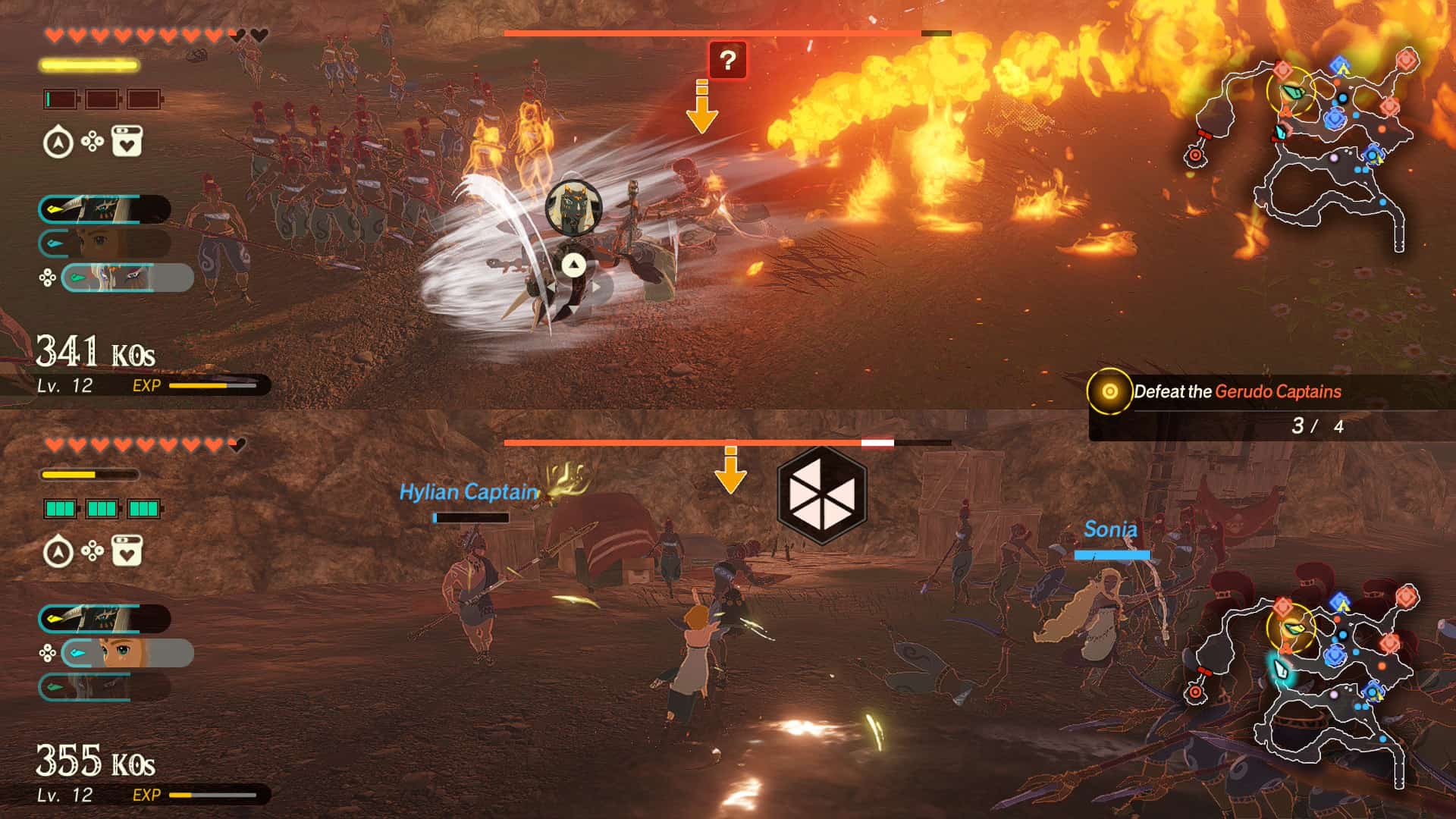The image size is (1456, 819).
Task: Click player two's compass arrow icon
Action: 58,552
